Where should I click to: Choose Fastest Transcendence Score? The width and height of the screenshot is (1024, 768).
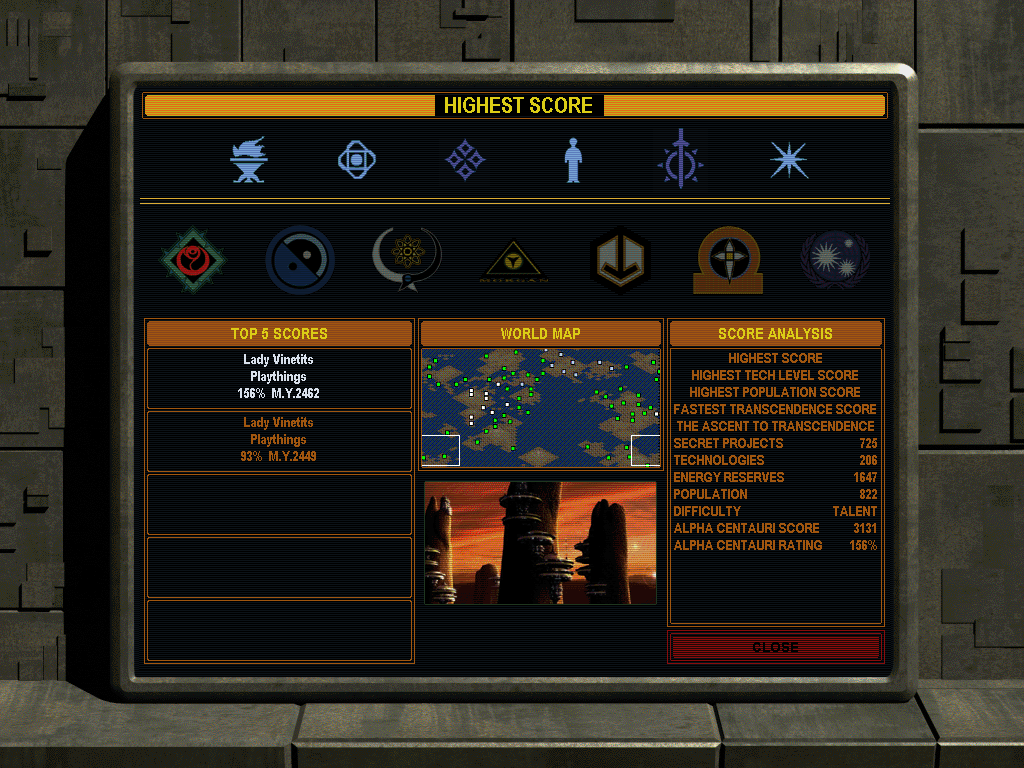point(775,409)
